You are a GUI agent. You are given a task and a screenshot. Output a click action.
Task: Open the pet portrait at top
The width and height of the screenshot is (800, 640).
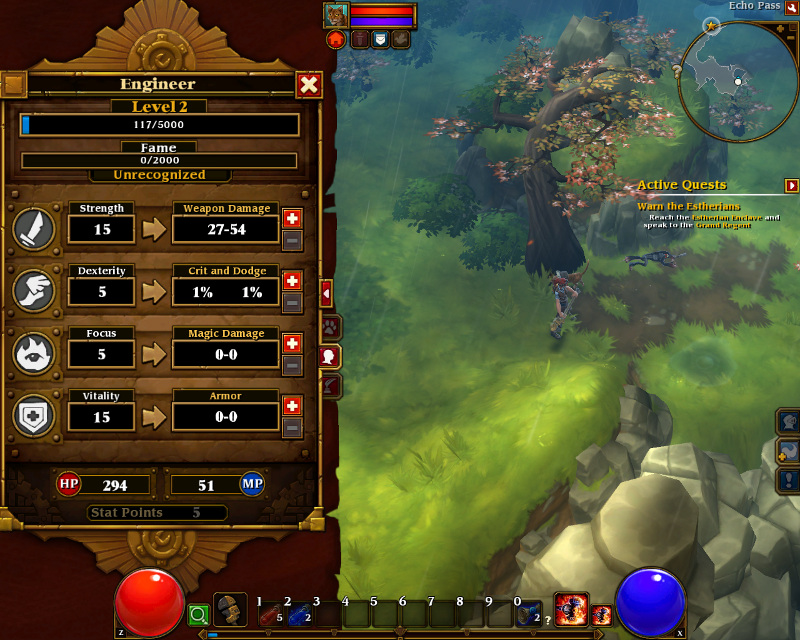coord(335,15)
